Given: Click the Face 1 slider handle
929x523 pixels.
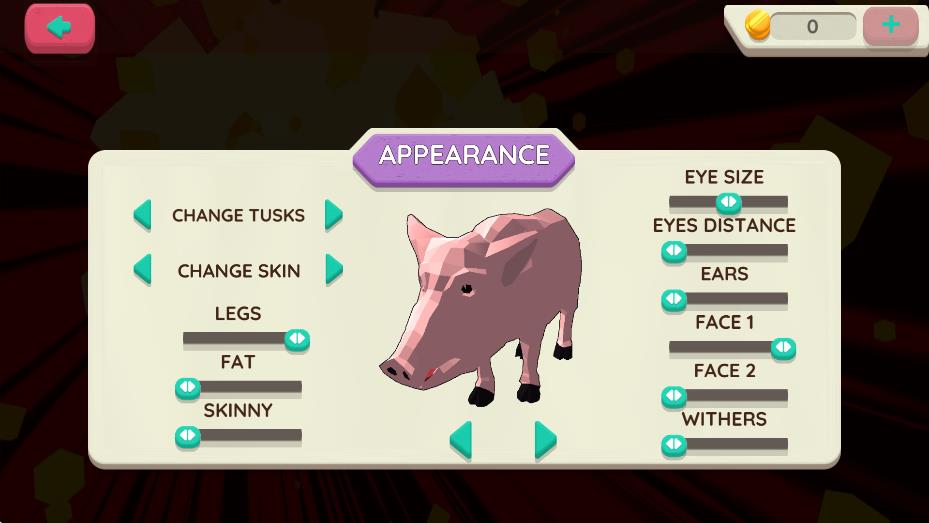Looking at the screenshot, I should pos(783,348).
